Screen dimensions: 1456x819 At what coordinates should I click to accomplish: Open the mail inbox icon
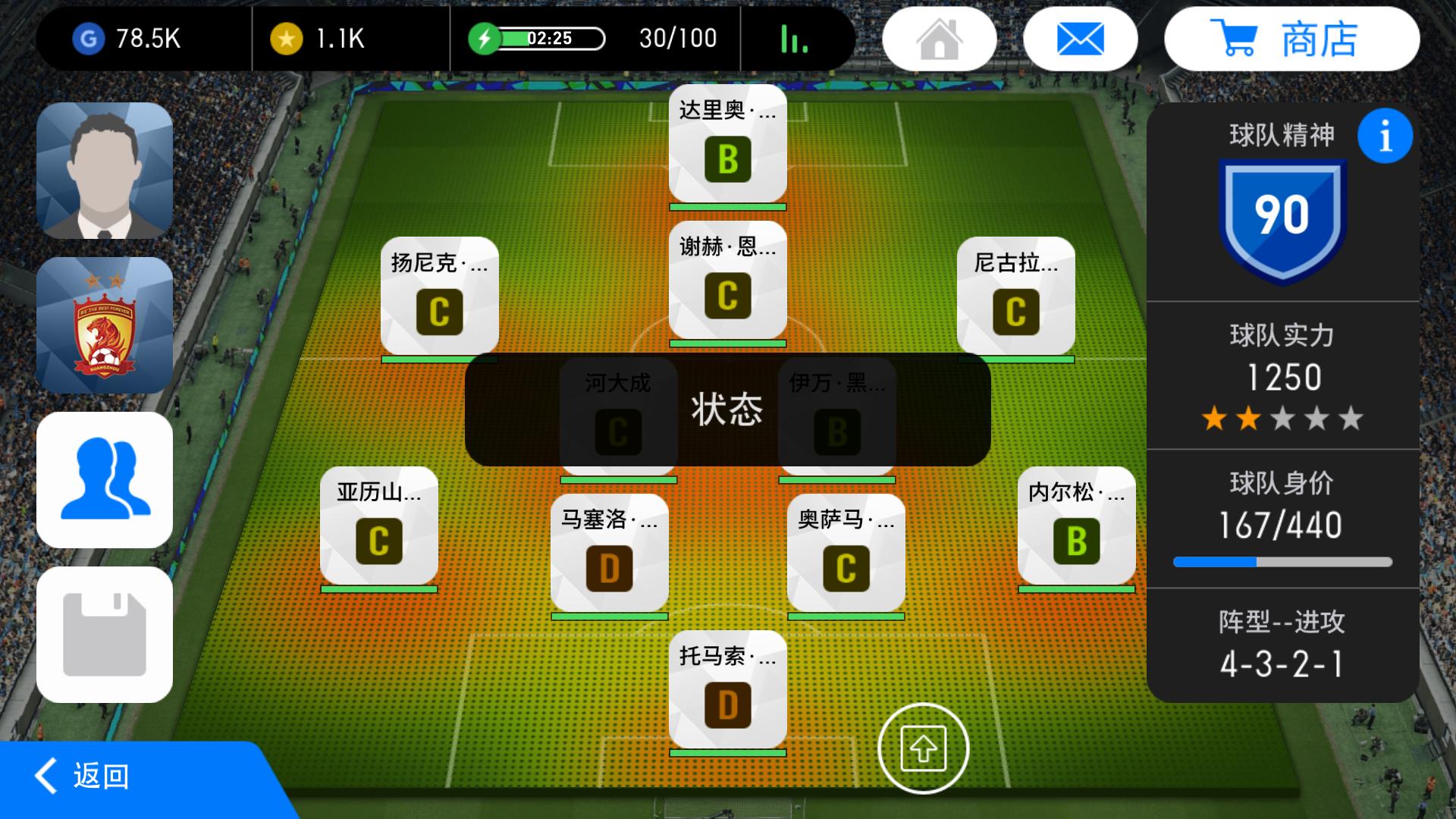(1080, 38)
